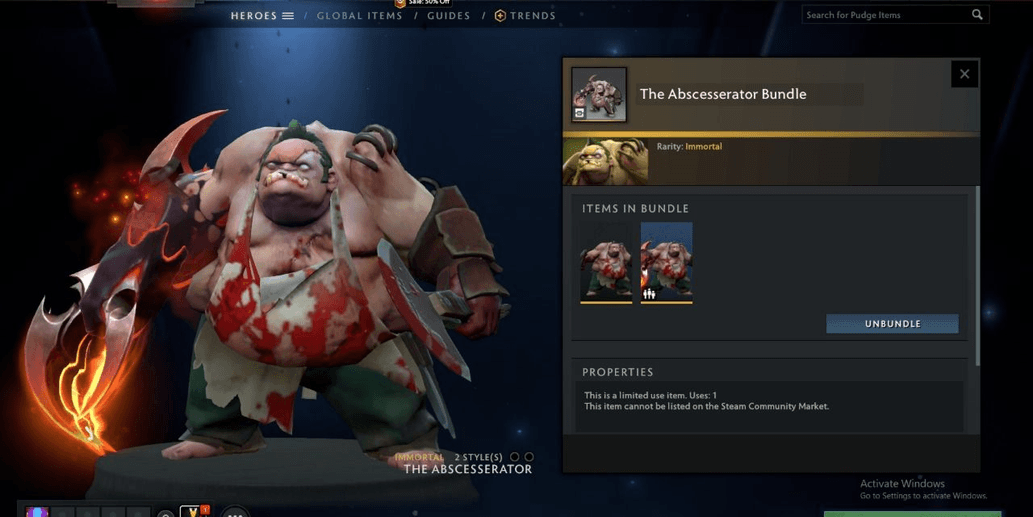Image resolution: width=1033 pixels, height=517 pixels.
Task: Unbundle the Abscesserator Bundle
Action: point(892,324)
